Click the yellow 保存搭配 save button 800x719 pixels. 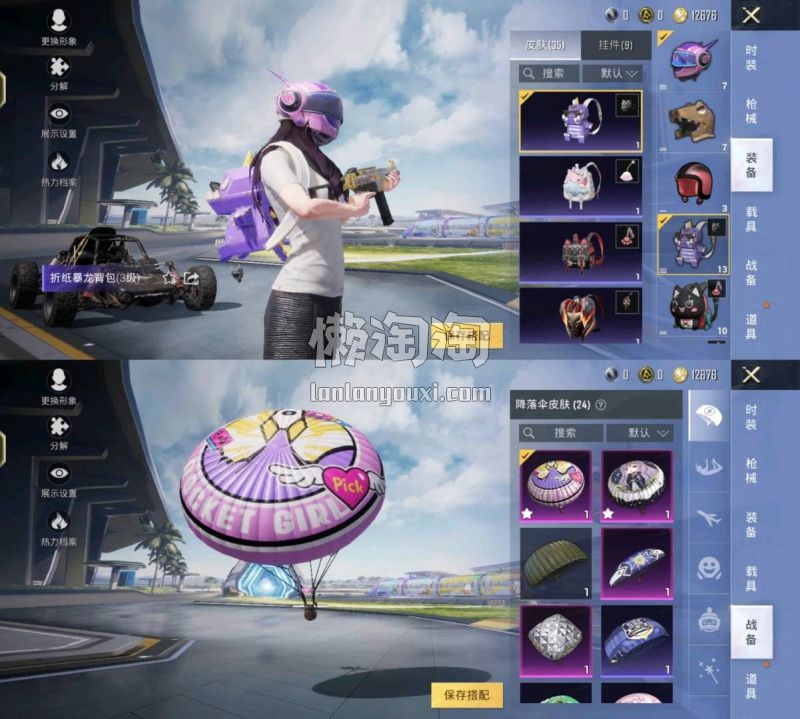point(467,693)
